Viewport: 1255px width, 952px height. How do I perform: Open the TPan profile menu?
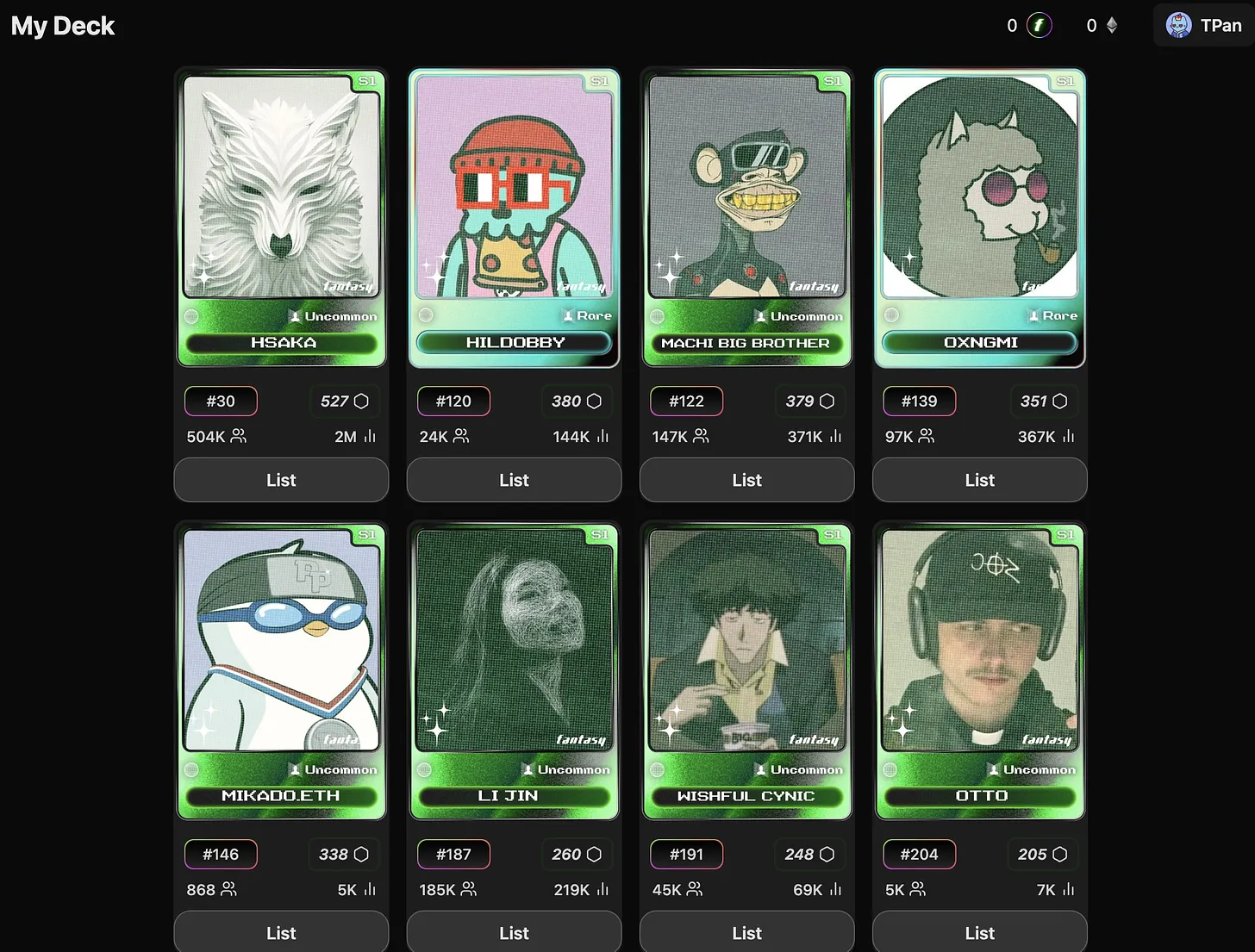(x=1203, y=25)
